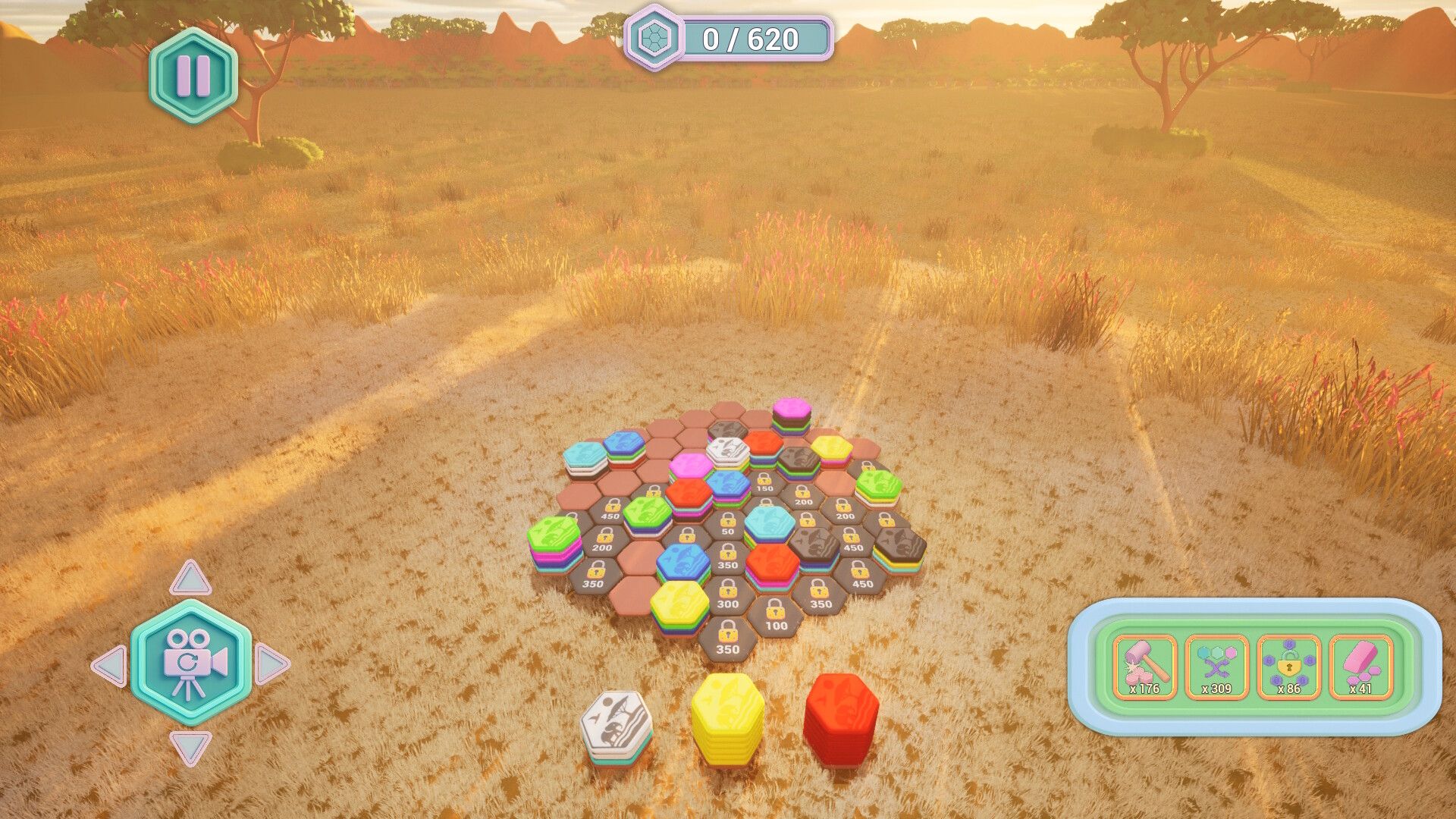Select the yellow hexagon stack from the tray
Screen dimensions: 1456x819
pyautogui.click(x=727, y=717)
